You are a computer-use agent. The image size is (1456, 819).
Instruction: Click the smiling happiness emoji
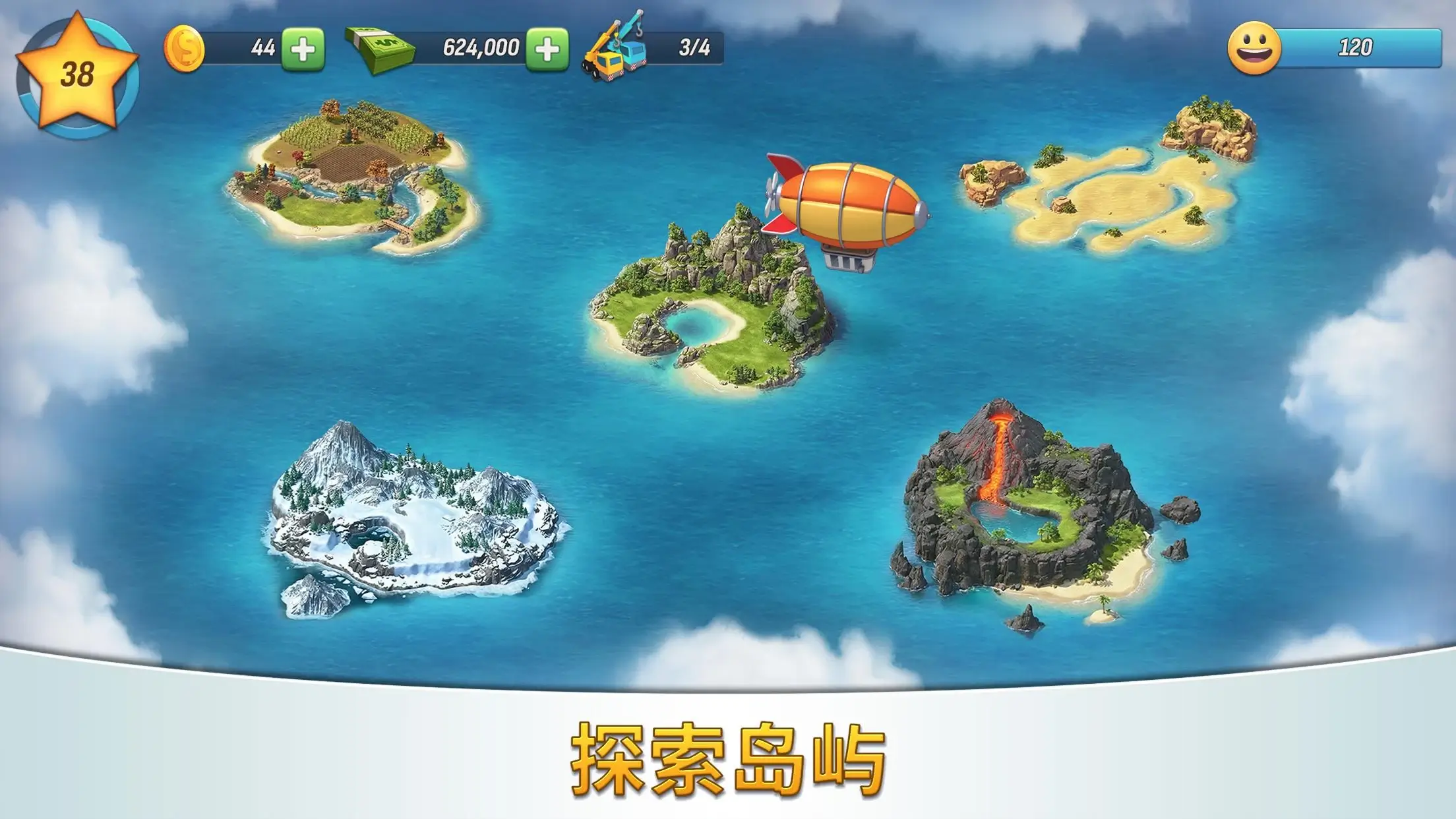pos(1254,46)
